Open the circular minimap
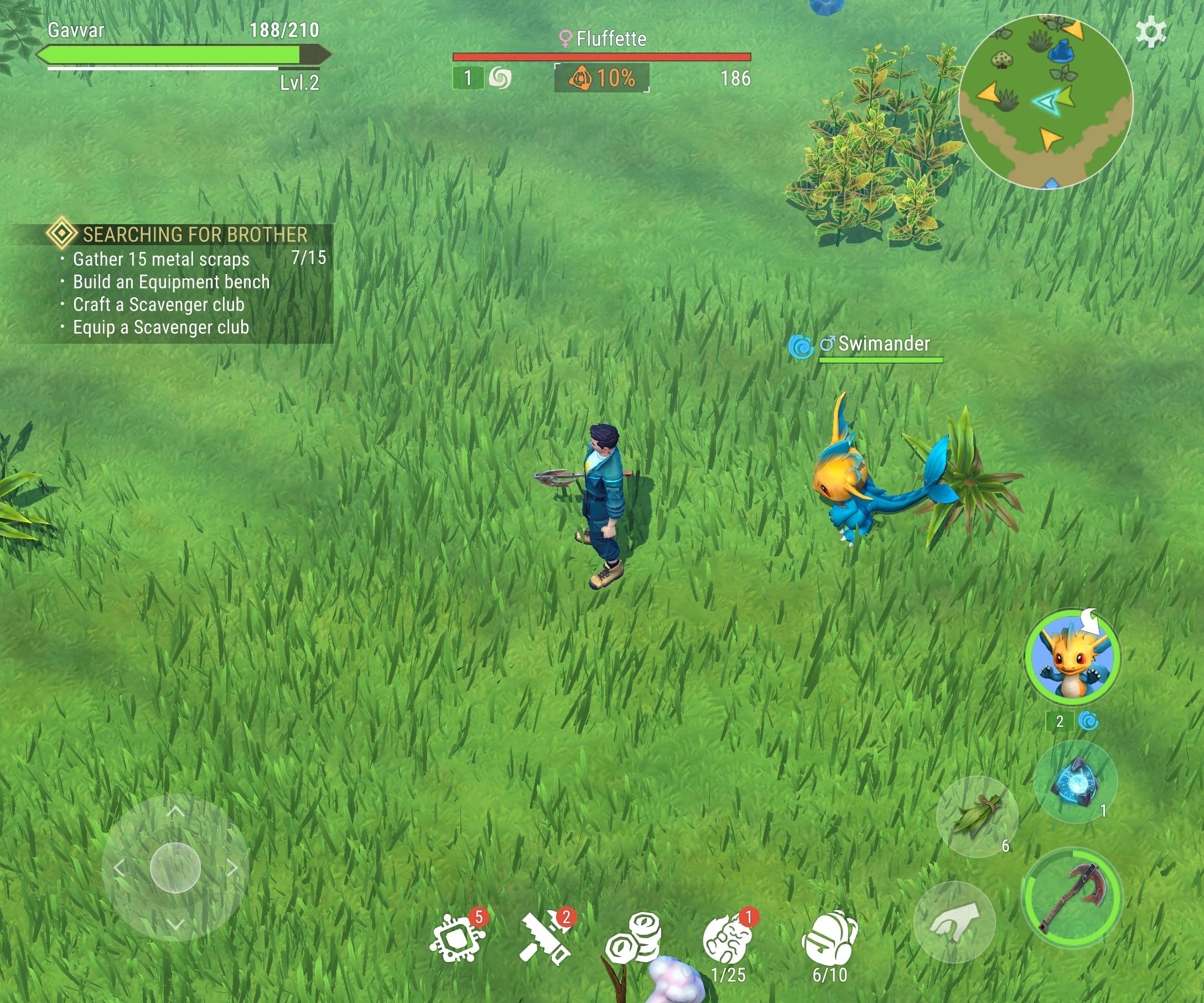 coord(1045,102)
